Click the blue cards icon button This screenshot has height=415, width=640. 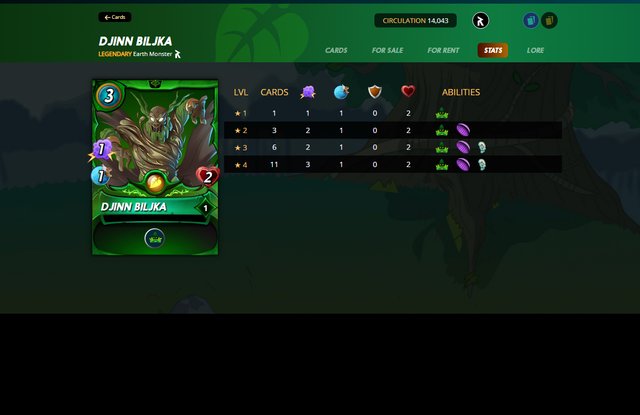[x=531, y=20]
